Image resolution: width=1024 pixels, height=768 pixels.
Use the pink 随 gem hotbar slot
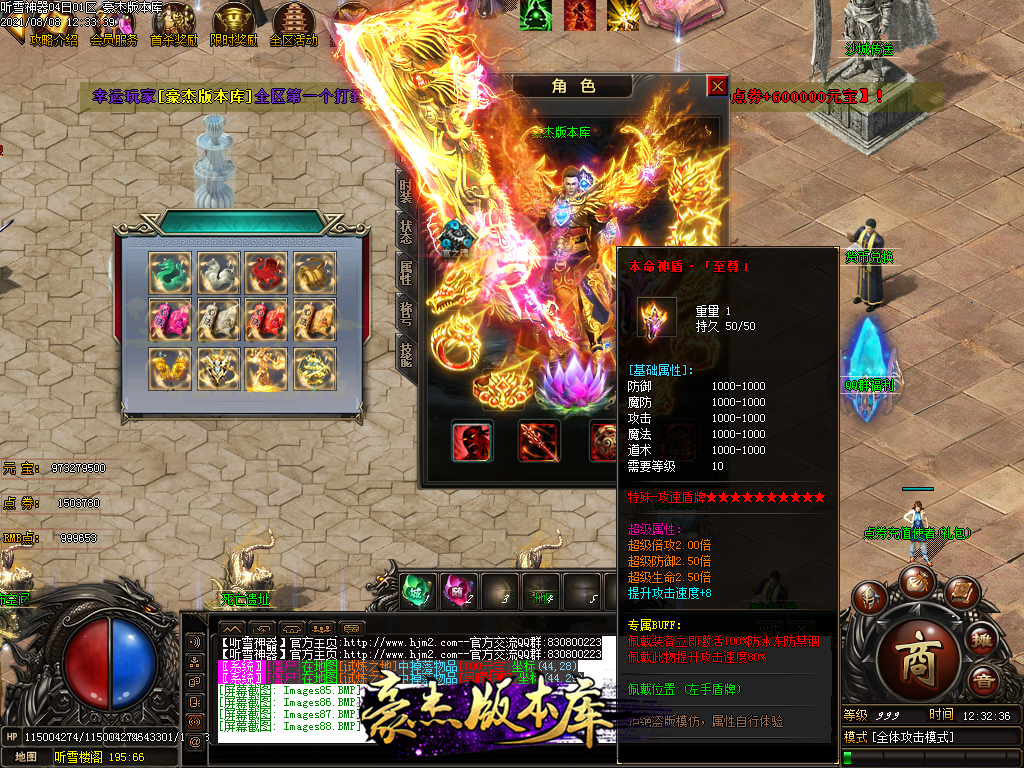tap(458, 590)
